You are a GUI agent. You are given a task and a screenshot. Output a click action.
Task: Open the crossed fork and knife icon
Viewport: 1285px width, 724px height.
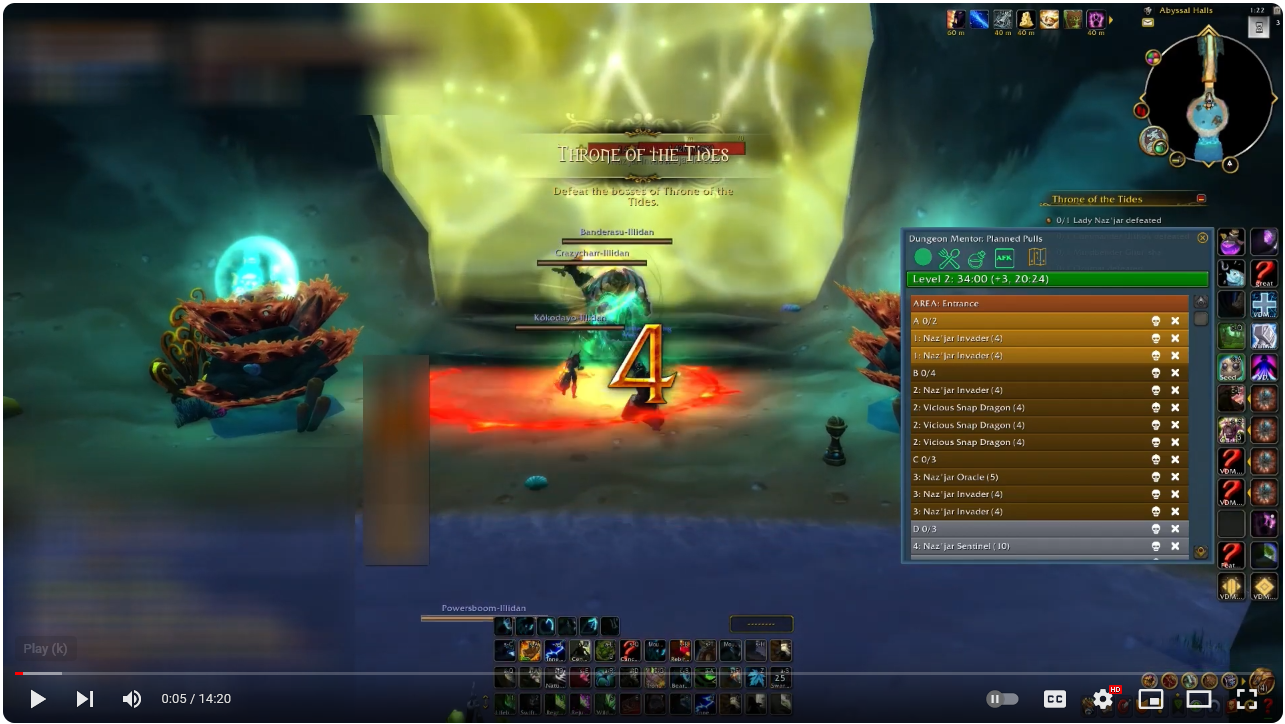pos(949,258)
